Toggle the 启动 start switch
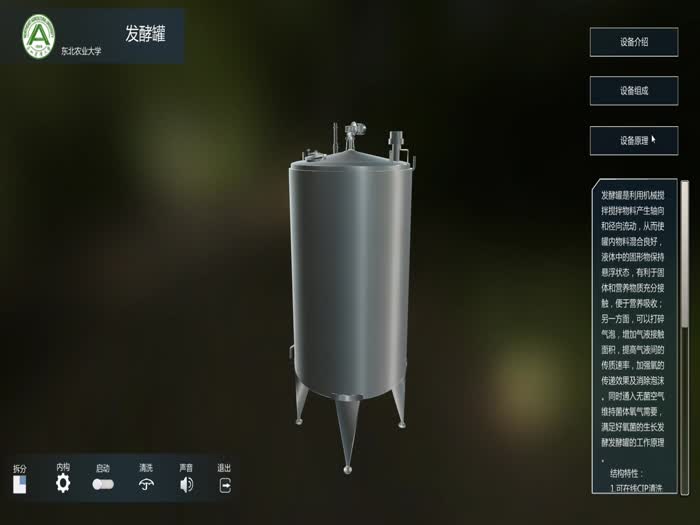This screenshot has height=525, width=700. click(x=103, y=485)
